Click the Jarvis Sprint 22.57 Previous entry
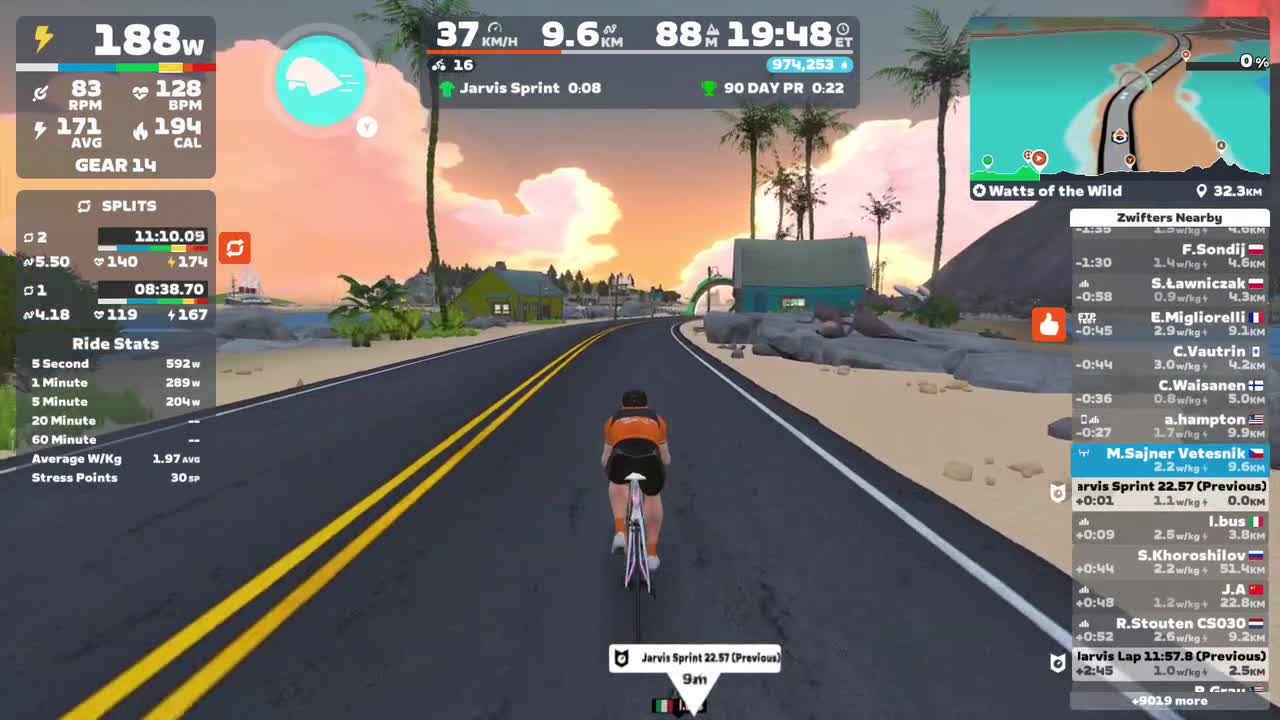 (1170, 492)
